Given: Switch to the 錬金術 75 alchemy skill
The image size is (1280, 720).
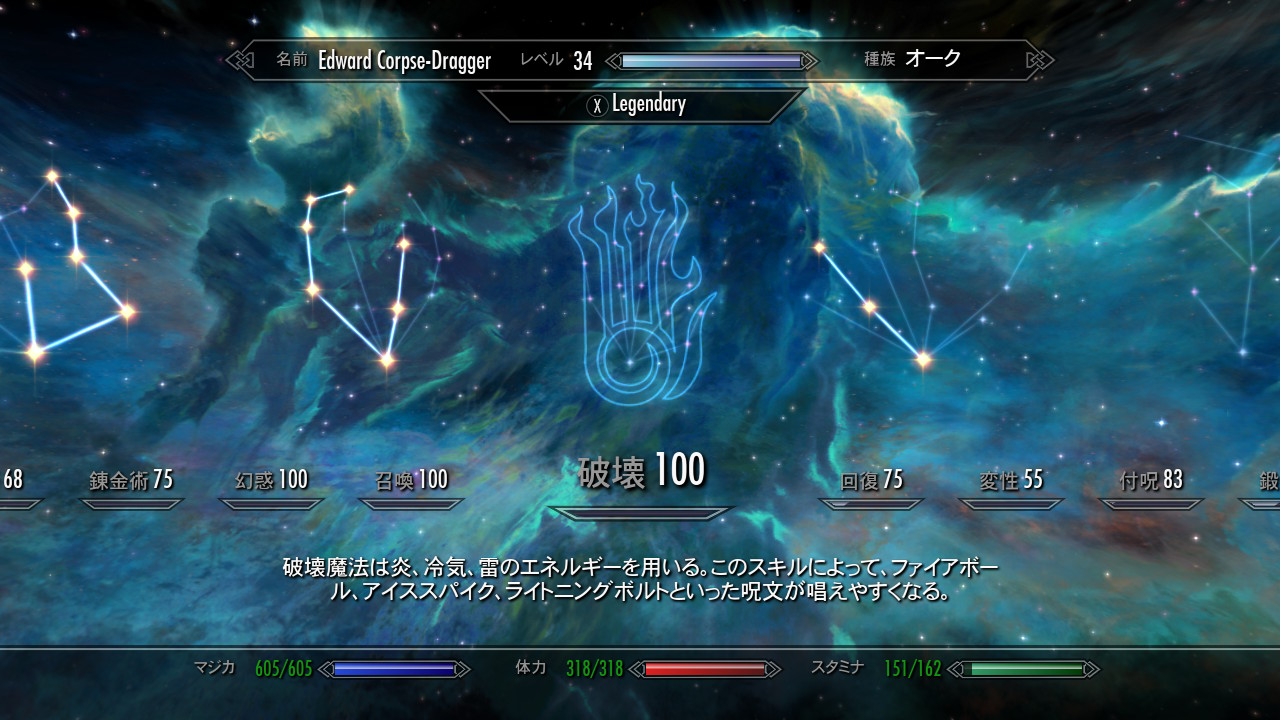Looking at the screenshot, I should click(131, 480).
